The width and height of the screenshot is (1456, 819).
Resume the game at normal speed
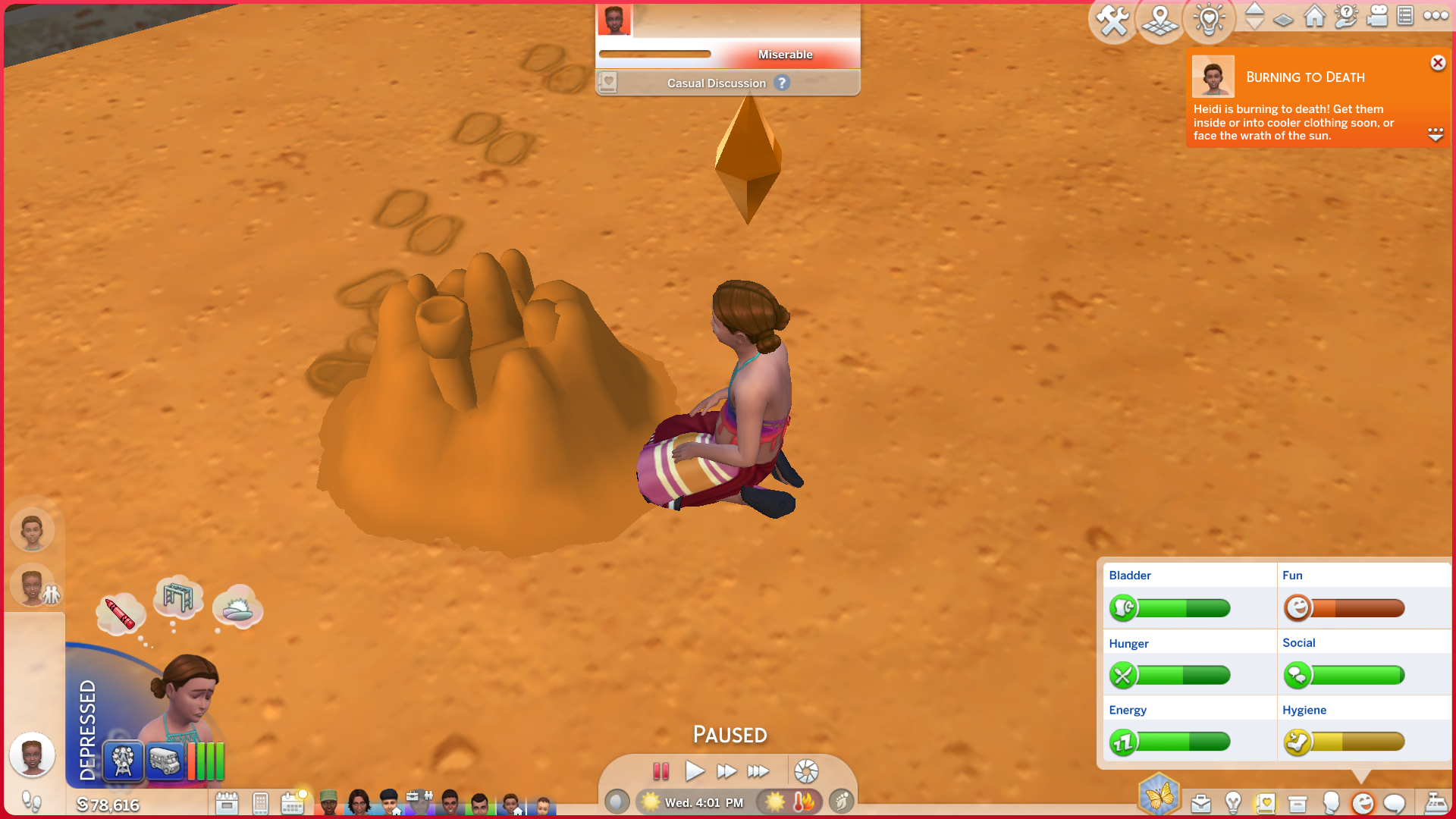tap(694, 772)
